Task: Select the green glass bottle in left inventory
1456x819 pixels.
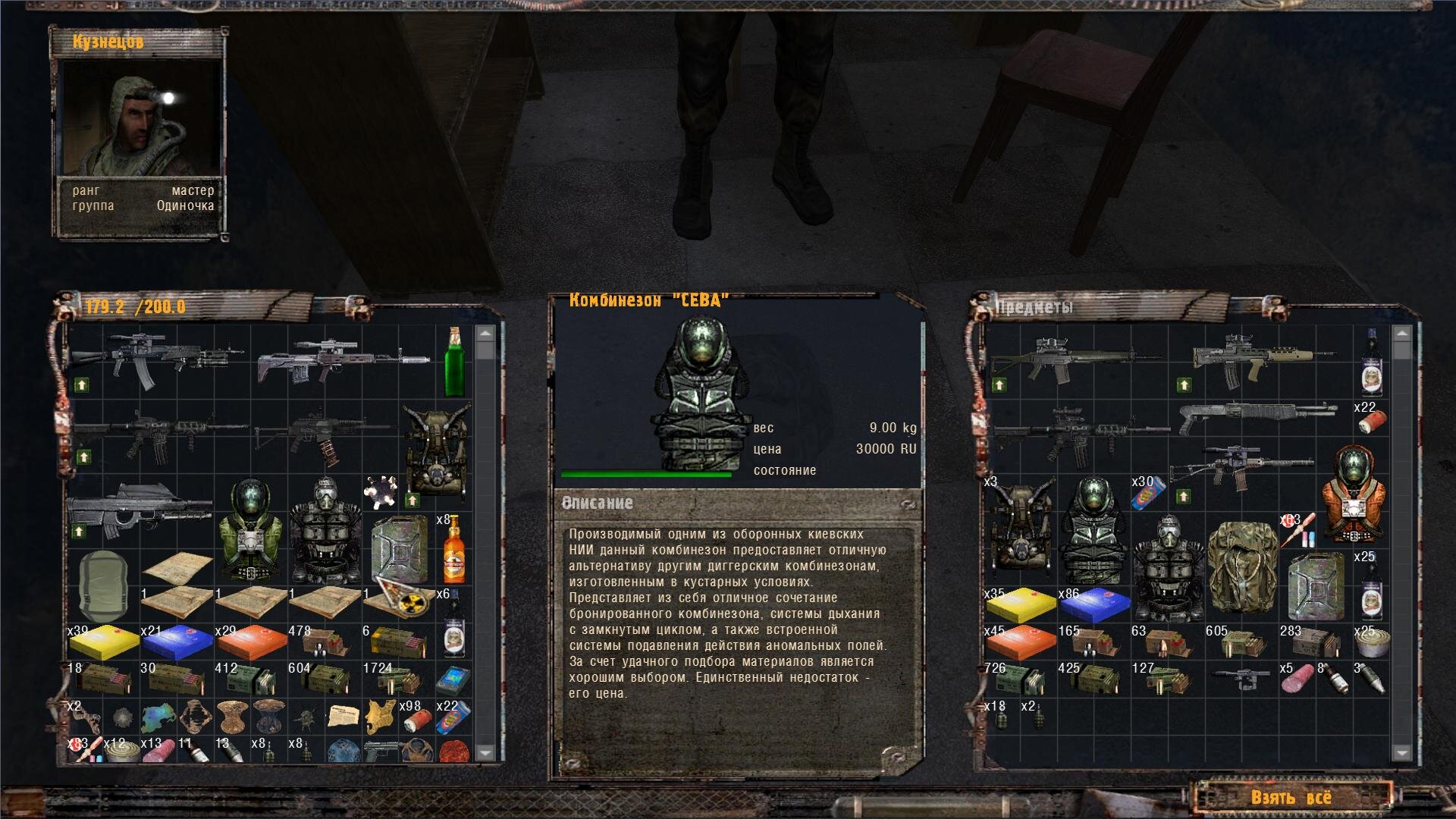Action: [454, 362]
